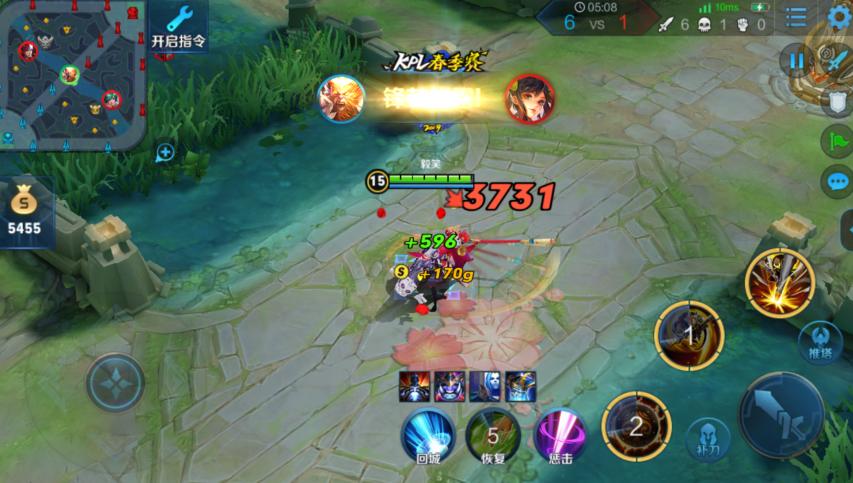Select the 推塔 tower attack button
The width and height of the screenshot is (853, 483).
point(820,341)
